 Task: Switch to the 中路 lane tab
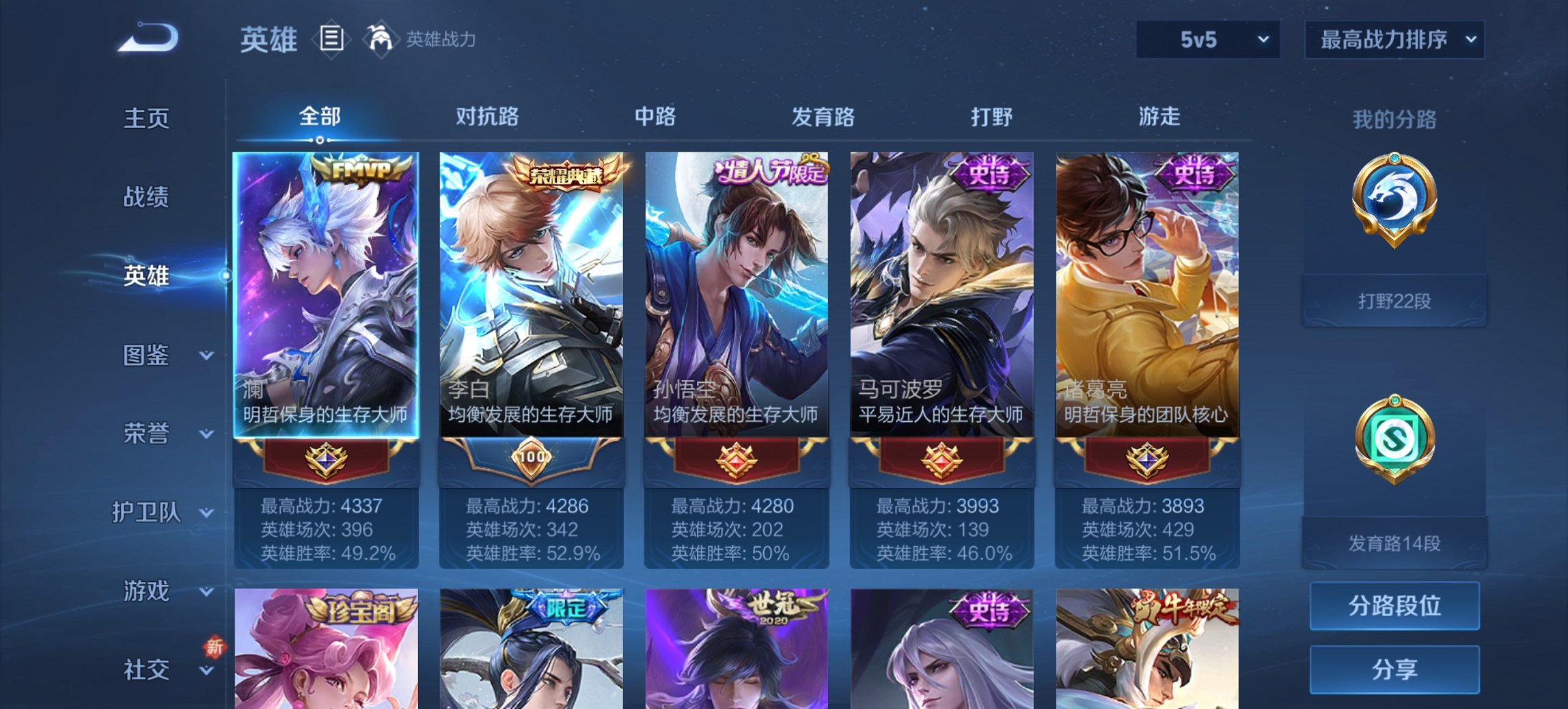pos(654,117)
